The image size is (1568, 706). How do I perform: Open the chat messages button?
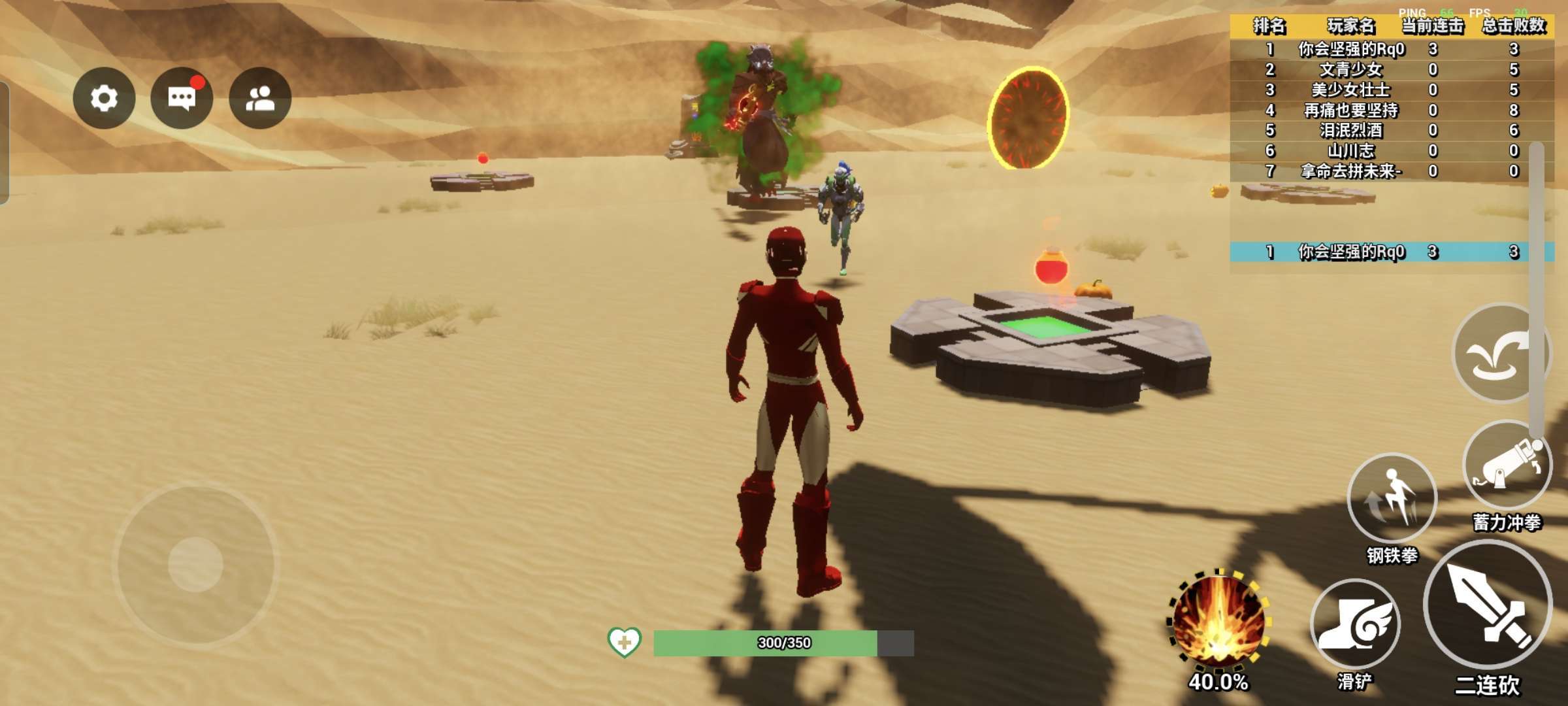click(x=182, y=98)
